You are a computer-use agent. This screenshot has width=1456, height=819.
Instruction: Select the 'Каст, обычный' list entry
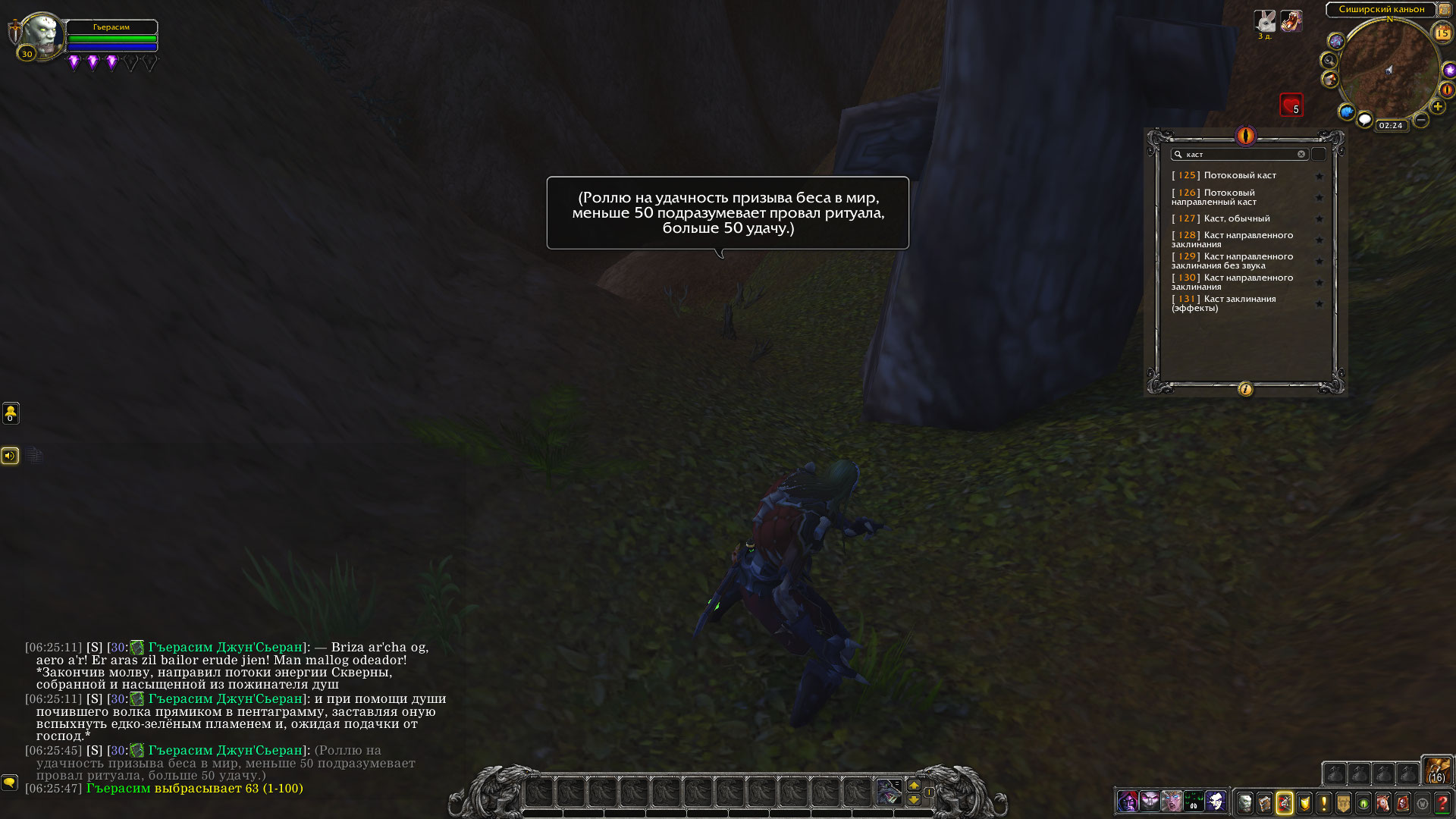tap(1236, 218)
